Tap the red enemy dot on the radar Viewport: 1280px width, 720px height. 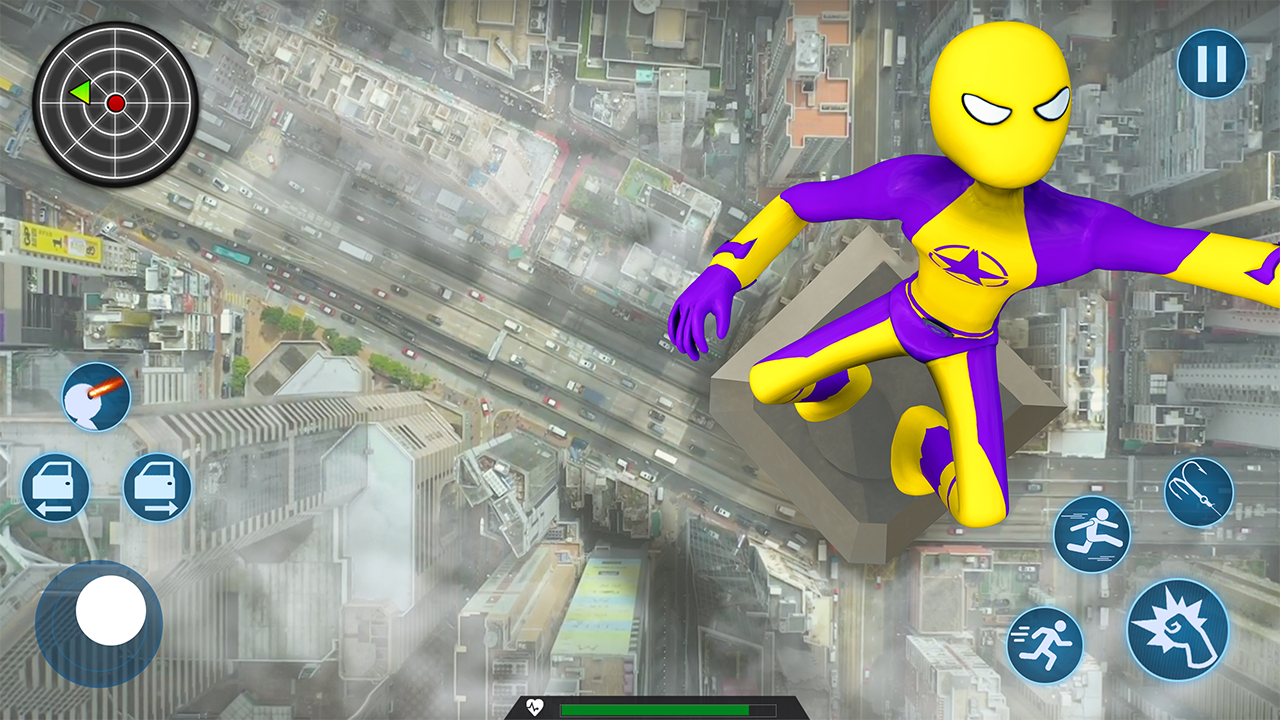(118, 101)
